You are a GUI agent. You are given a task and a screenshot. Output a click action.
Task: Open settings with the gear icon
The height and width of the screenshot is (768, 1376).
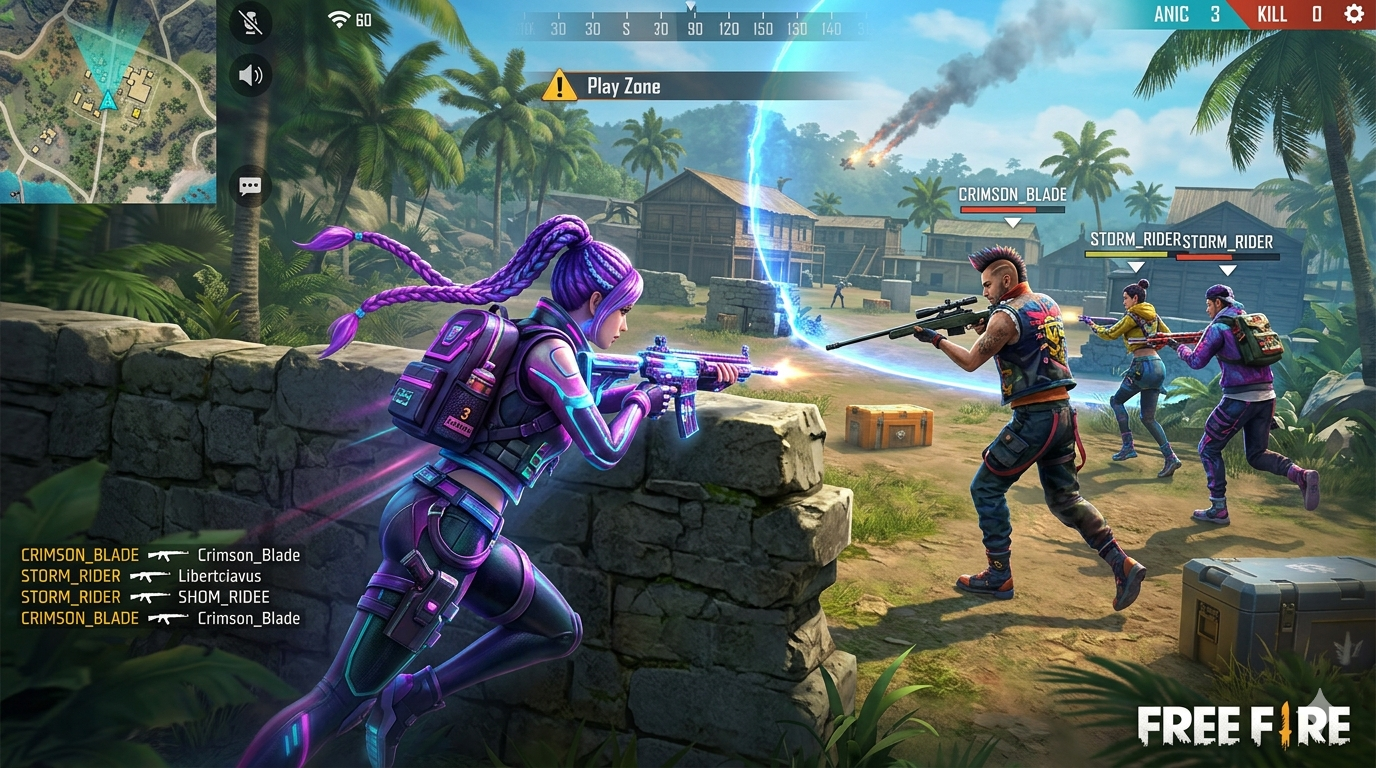(x=1354, y=14)
